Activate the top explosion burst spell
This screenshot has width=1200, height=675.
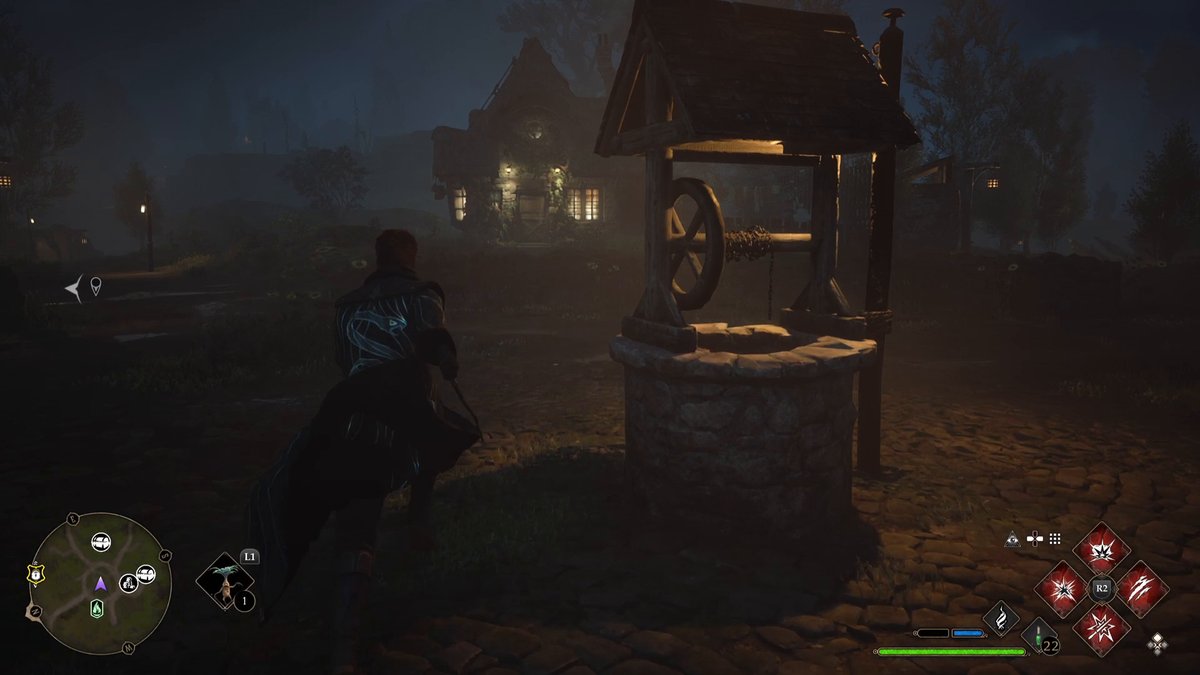click(x=1101, y=548)
